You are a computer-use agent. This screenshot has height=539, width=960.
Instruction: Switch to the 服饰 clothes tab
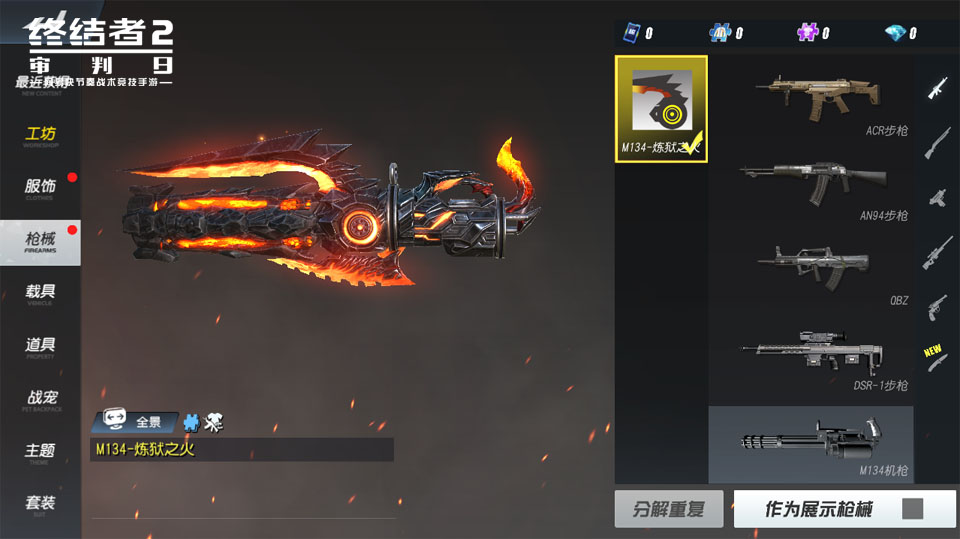coord(40,187)
